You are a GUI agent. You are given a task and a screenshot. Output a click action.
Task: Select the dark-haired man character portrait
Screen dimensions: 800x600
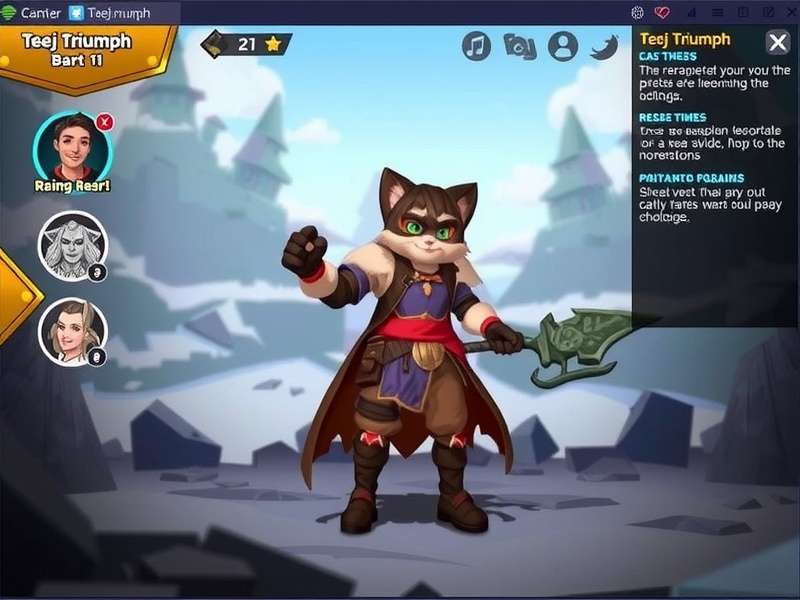pyautogui.click(x=71, y=146)
